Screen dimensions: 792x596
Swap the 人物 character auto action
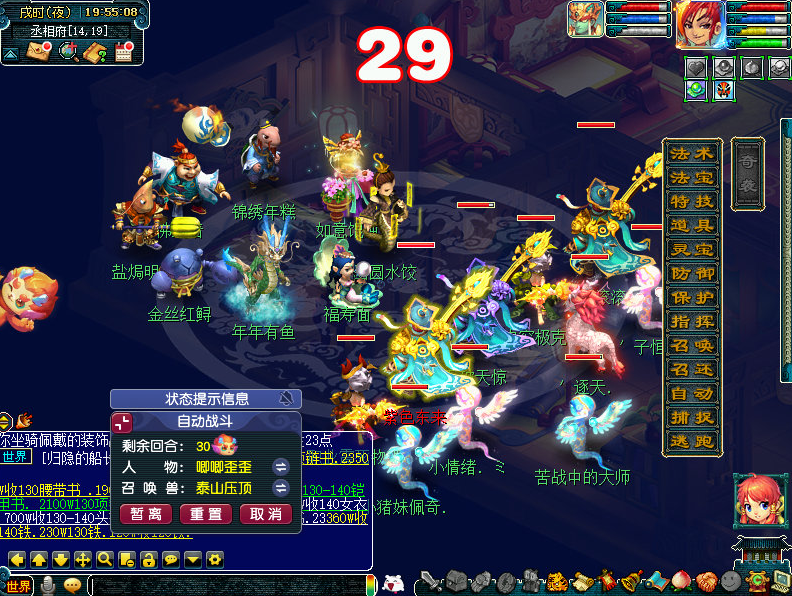click(x=281, y=467)
